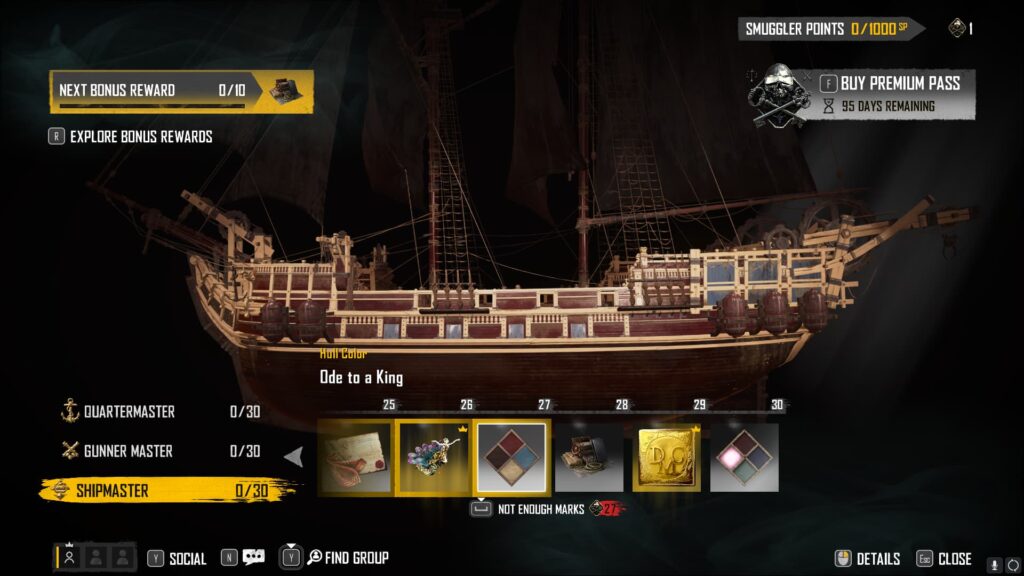Pick the level 26 ship ornament reward
Viewport: 1024px width, 576px height.
(433, 458)
